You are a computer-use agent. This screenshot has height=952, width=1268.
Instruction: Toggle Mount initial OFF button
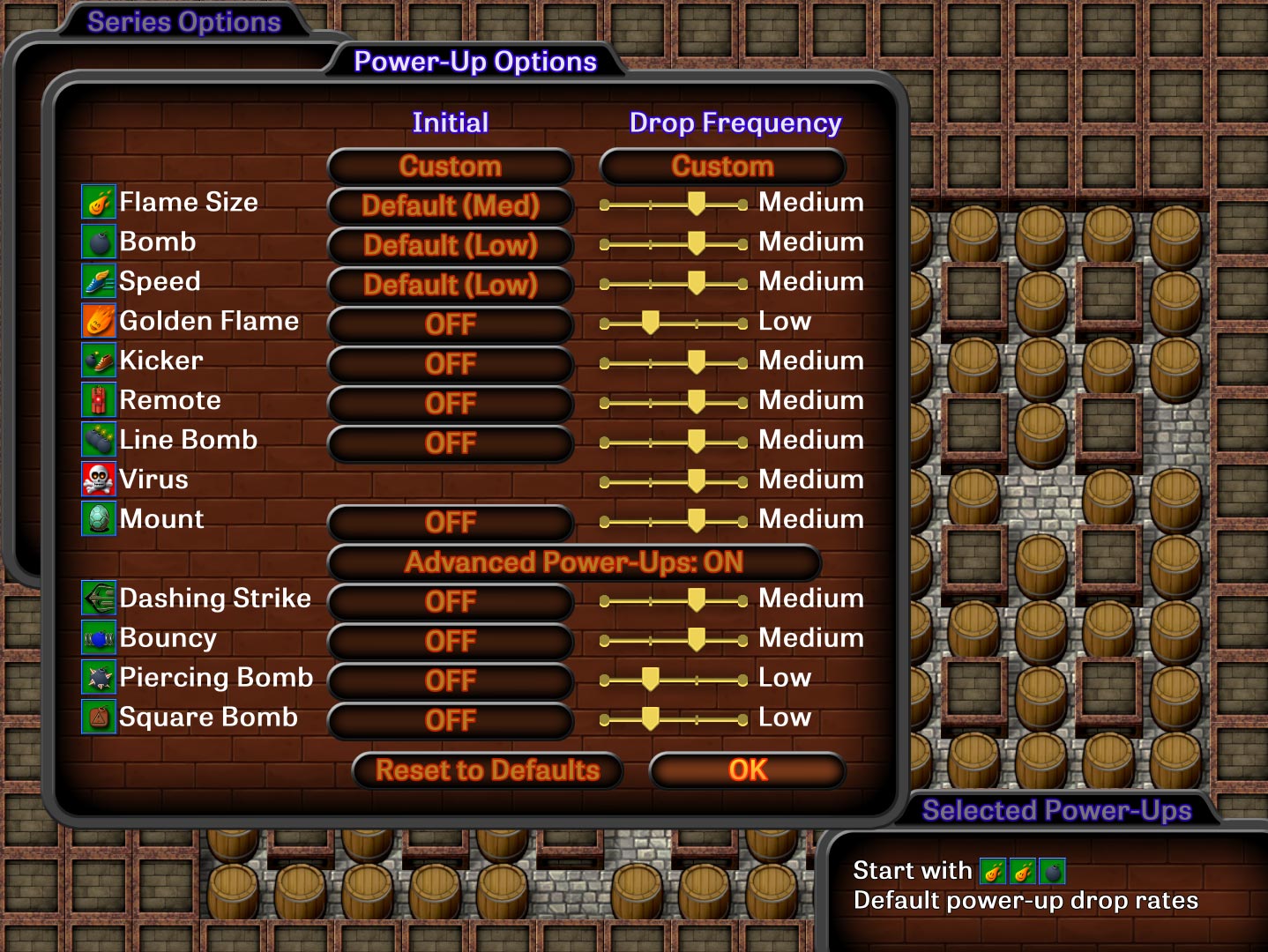pyautogui.click(x=451, y=523)
